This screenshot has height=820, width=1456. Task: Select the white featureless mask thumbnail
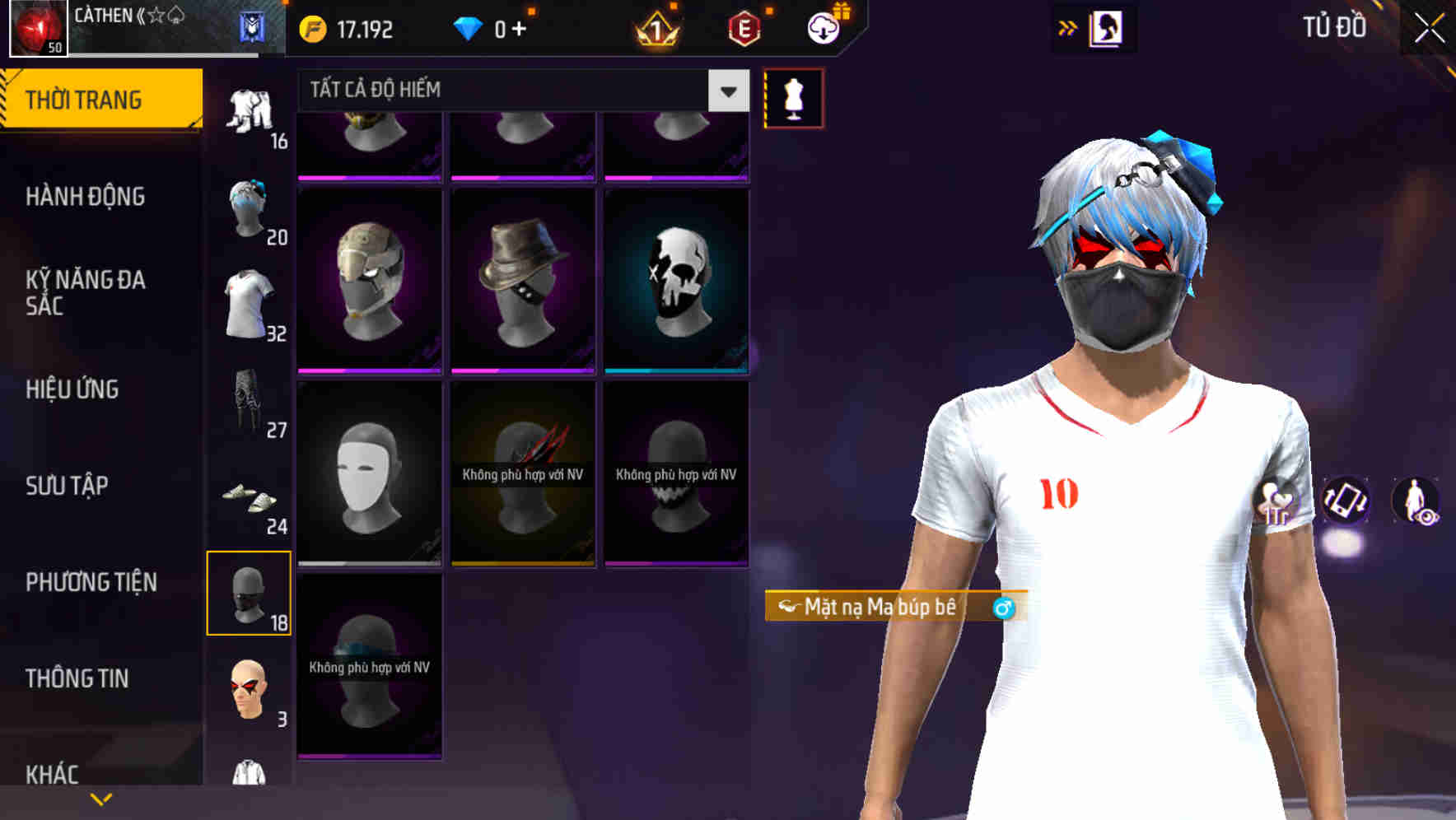pos(369,478)
